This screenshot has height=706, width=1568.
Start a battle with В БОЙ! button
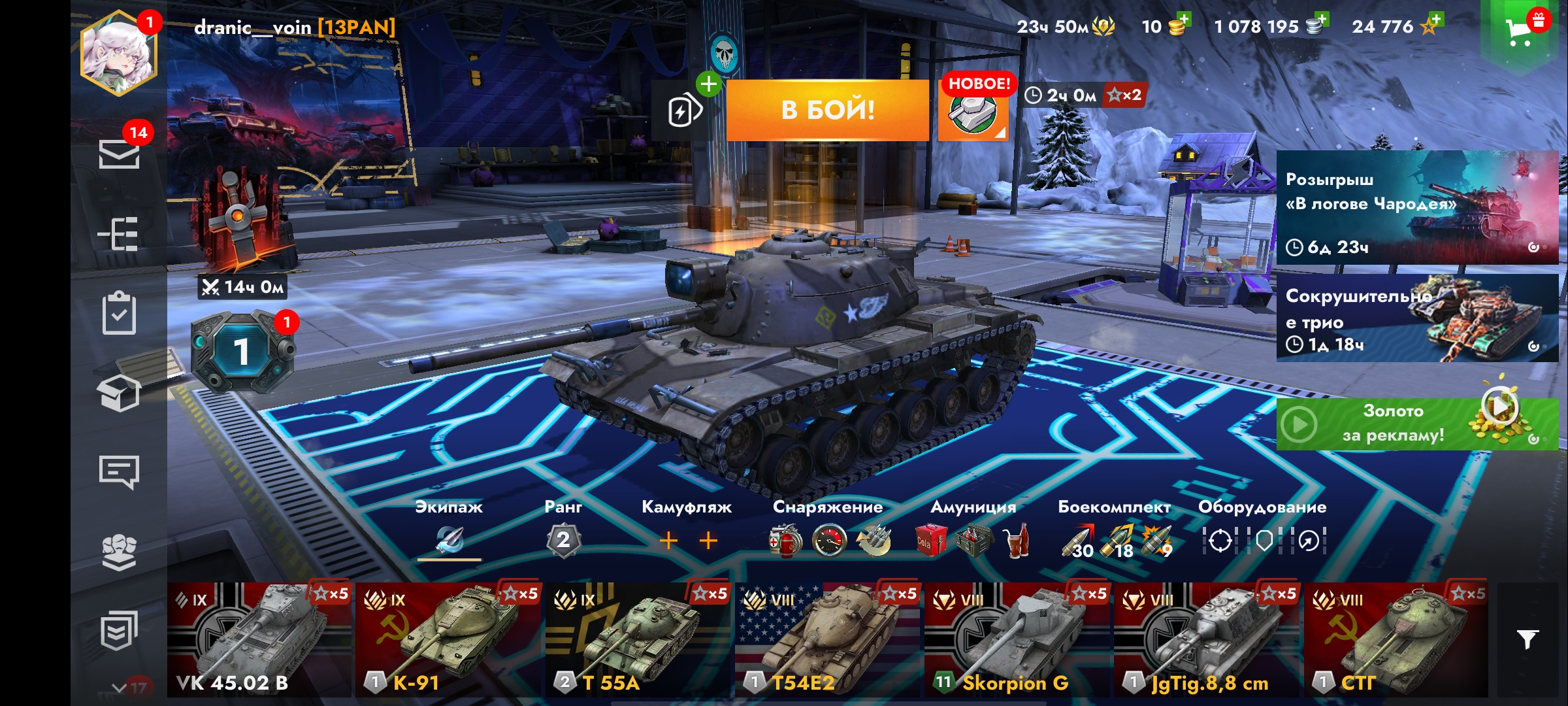pos(827,110)
